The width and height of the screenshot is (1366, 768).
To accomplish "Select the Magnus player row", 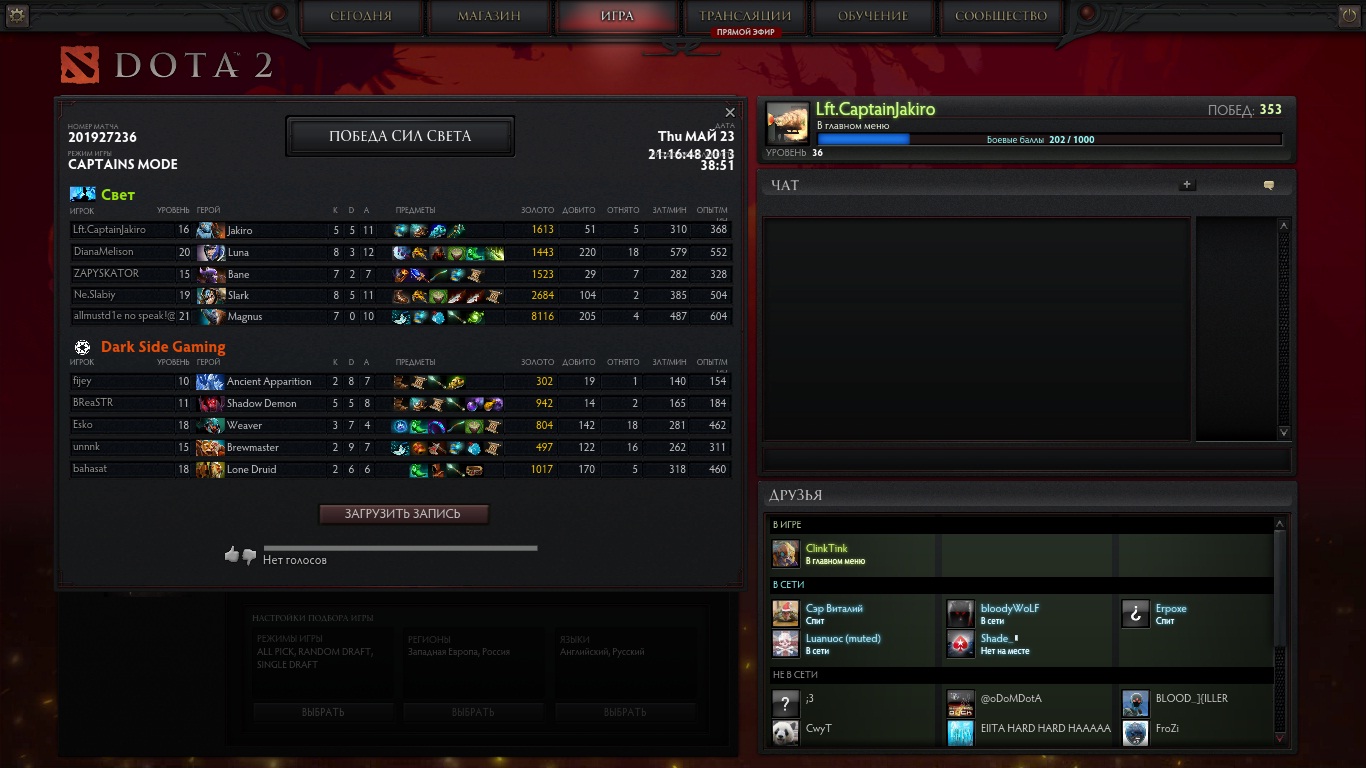I will [400, 317].
